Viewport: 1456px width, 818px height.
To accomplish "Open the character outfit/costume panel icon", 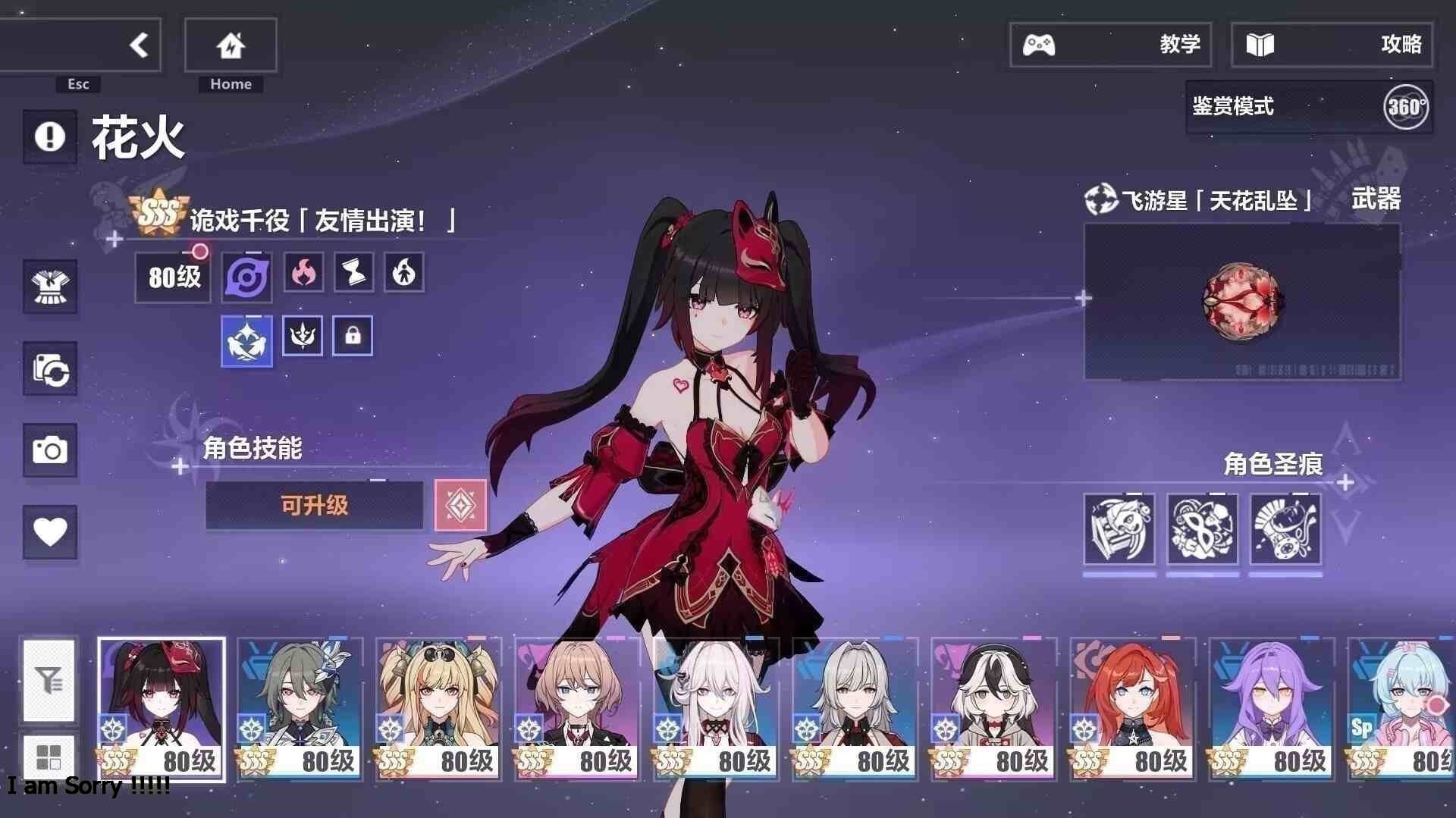I will tap(50, 288).
